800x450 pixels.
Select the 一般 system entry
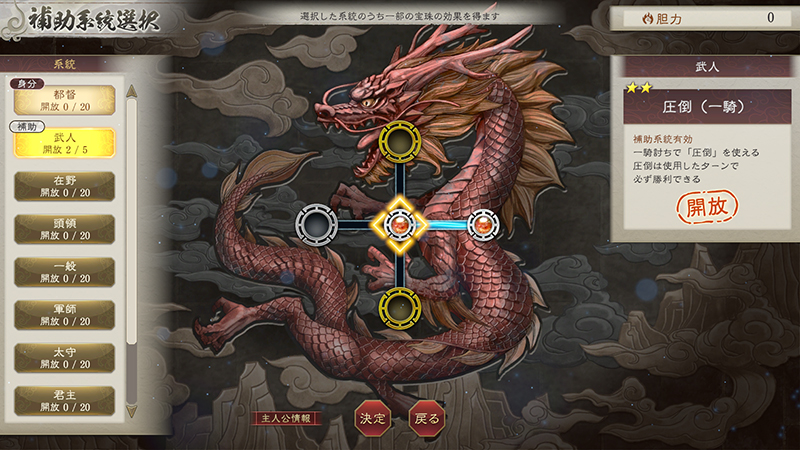coord(65,272)
